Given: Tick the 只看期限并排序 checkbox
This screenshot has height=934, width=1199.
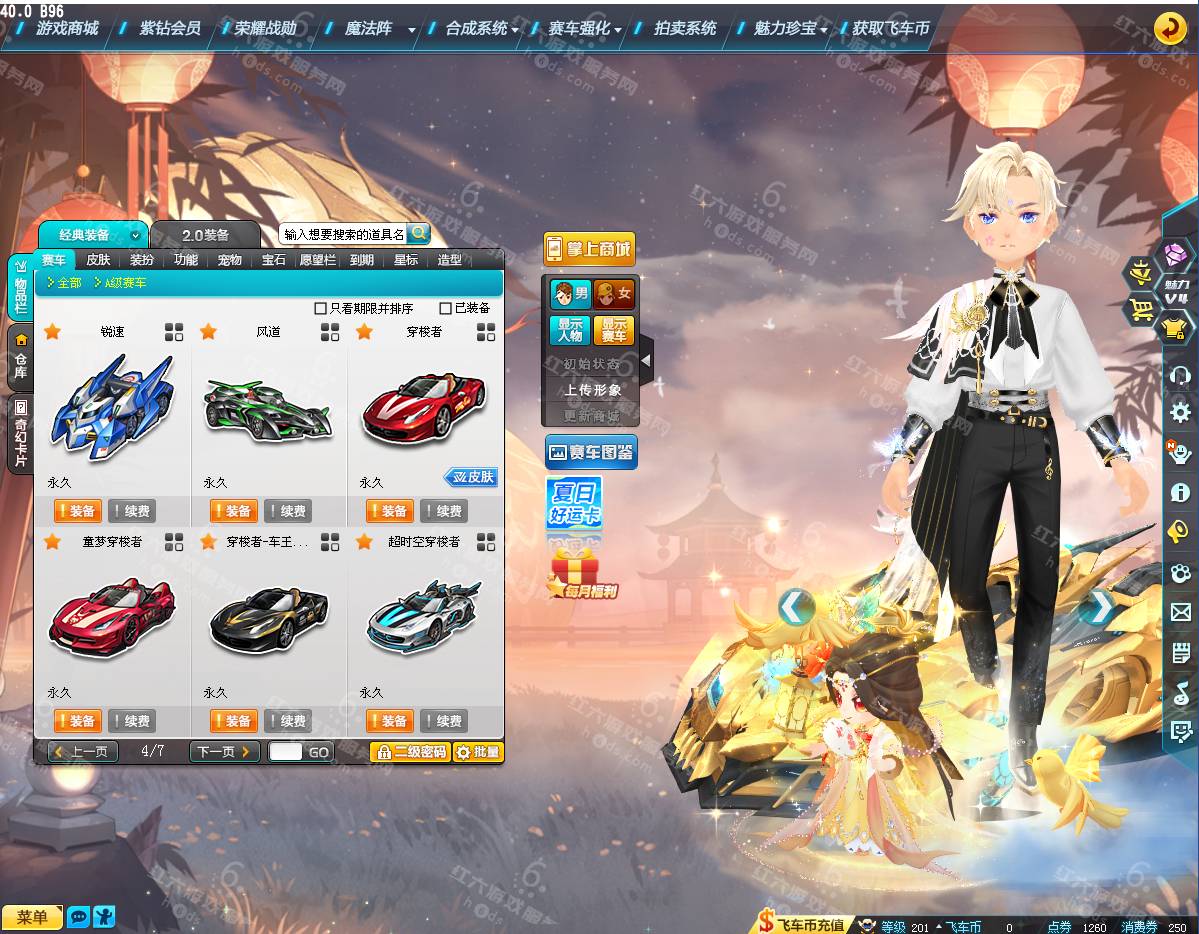Looking at the screenshot, I should (321, 309).
